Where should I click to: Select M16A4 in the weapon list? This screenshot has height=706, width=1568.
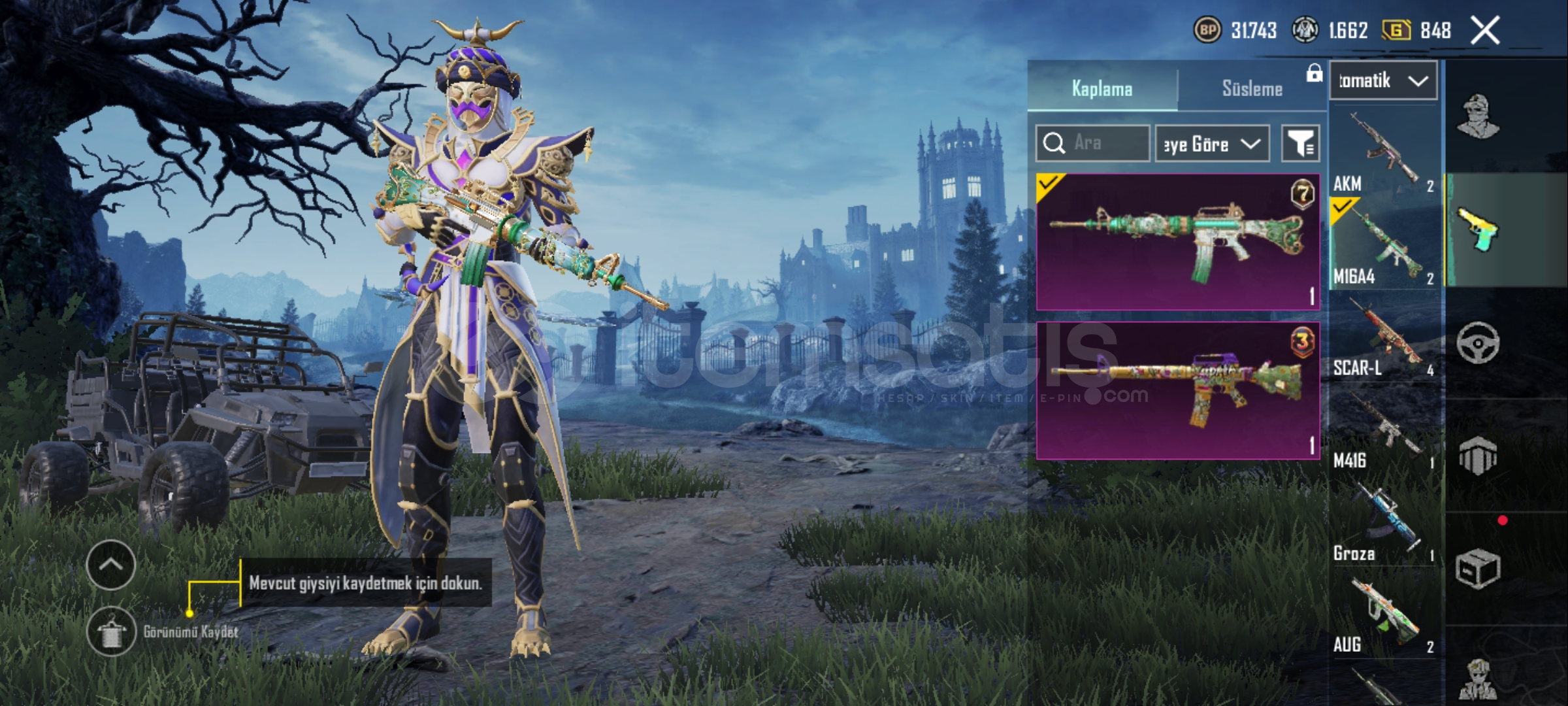point(1384,244)
